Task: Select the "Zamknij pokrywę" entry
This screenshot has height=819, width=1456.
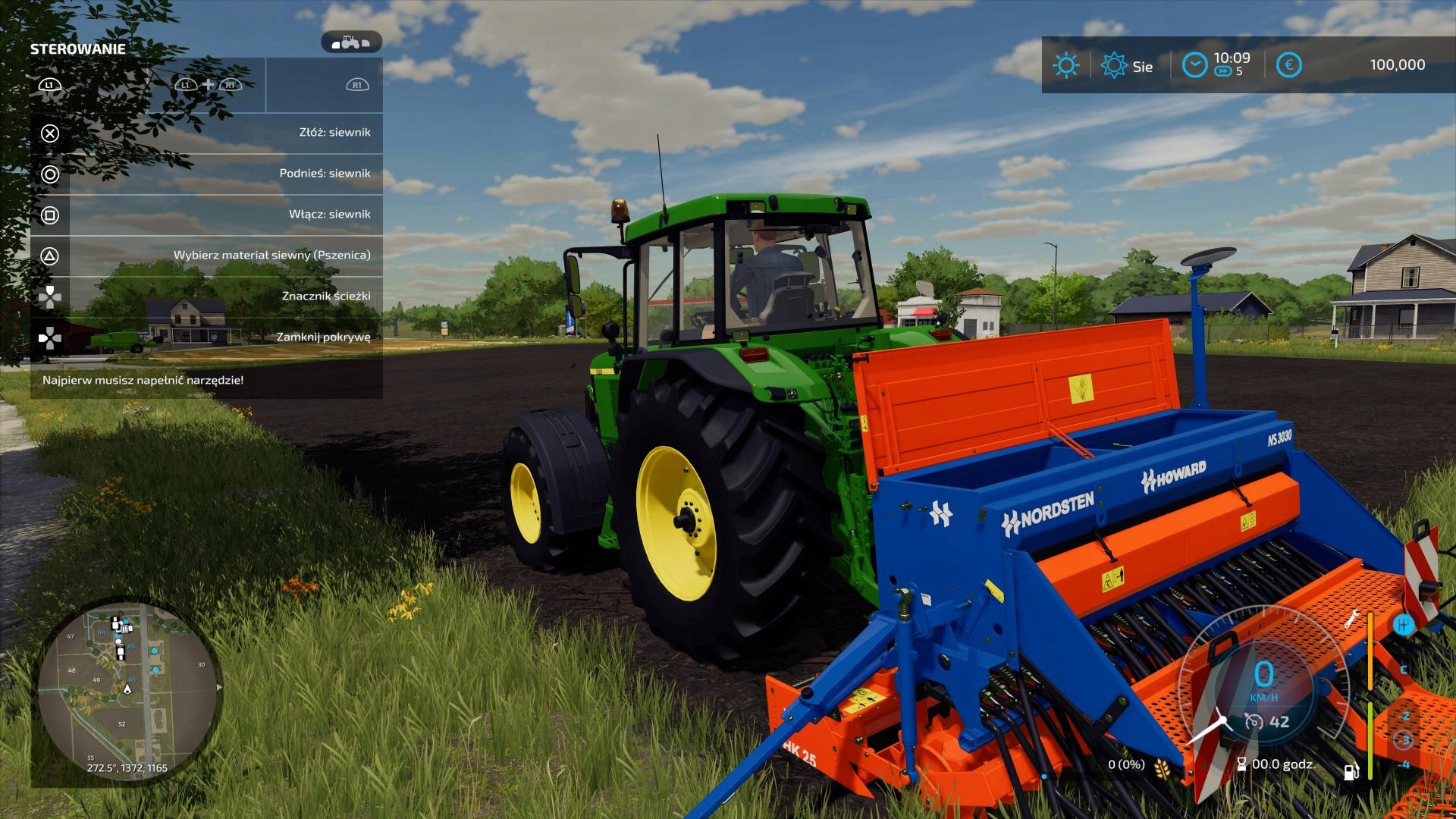Action: [x=206, y=337]
